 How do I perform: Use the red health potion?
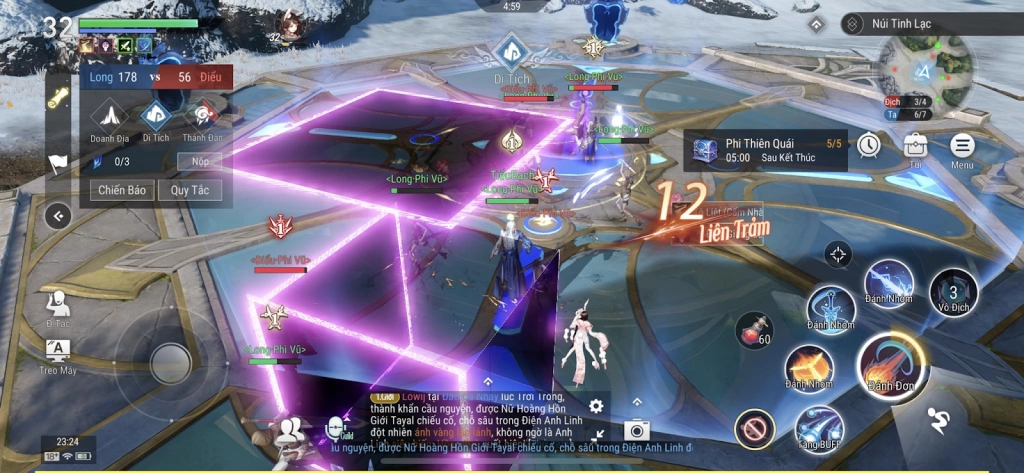point(754,330)
